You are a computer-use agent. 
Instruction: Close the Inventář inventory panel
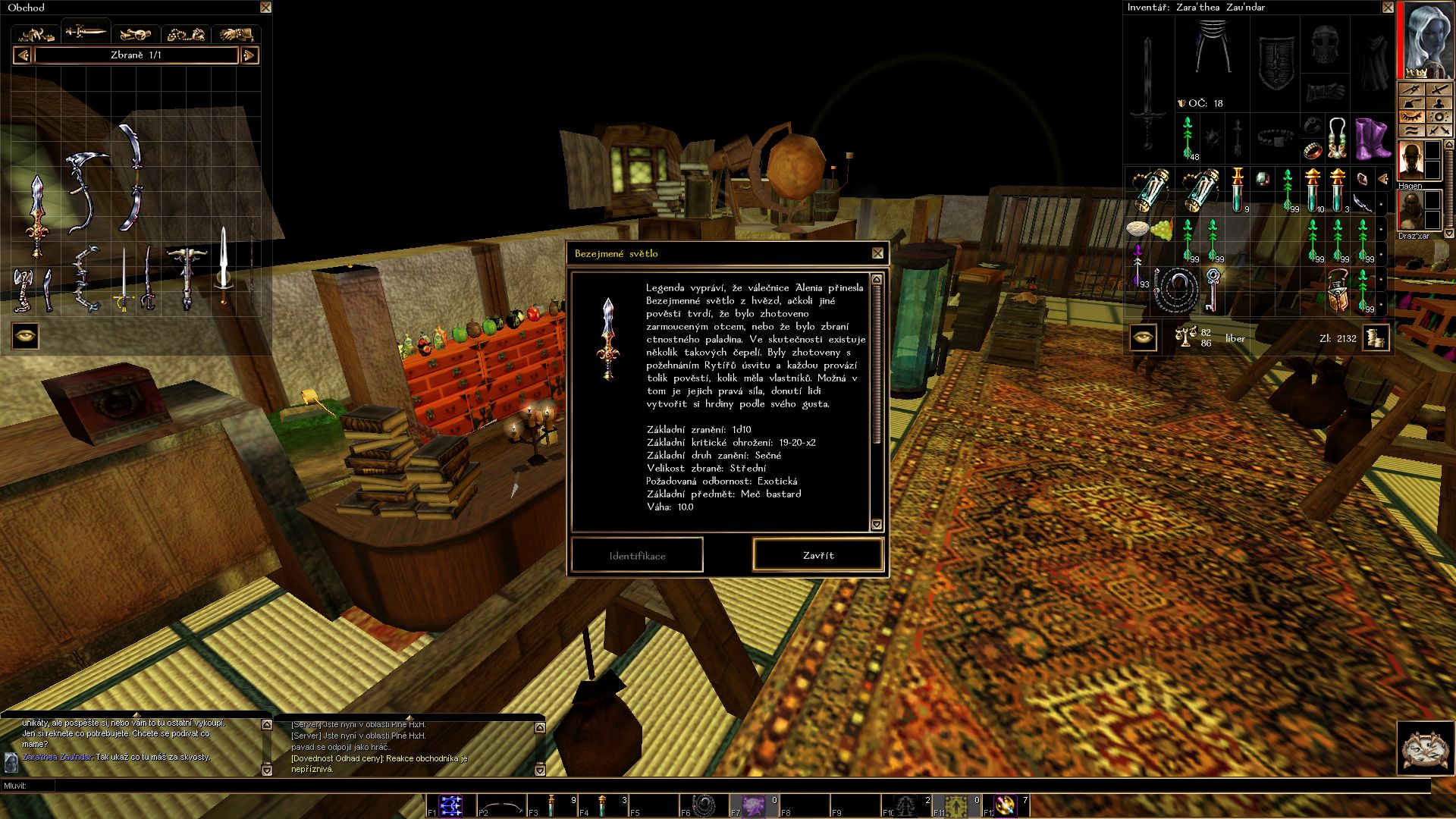point(1388,8)
